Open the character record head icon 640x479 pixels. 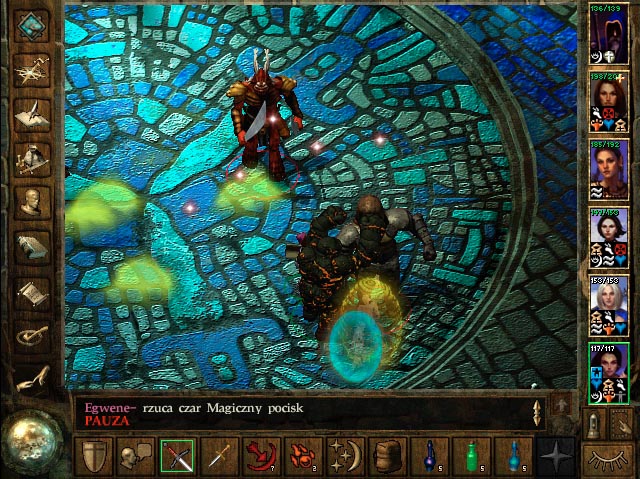33,201
